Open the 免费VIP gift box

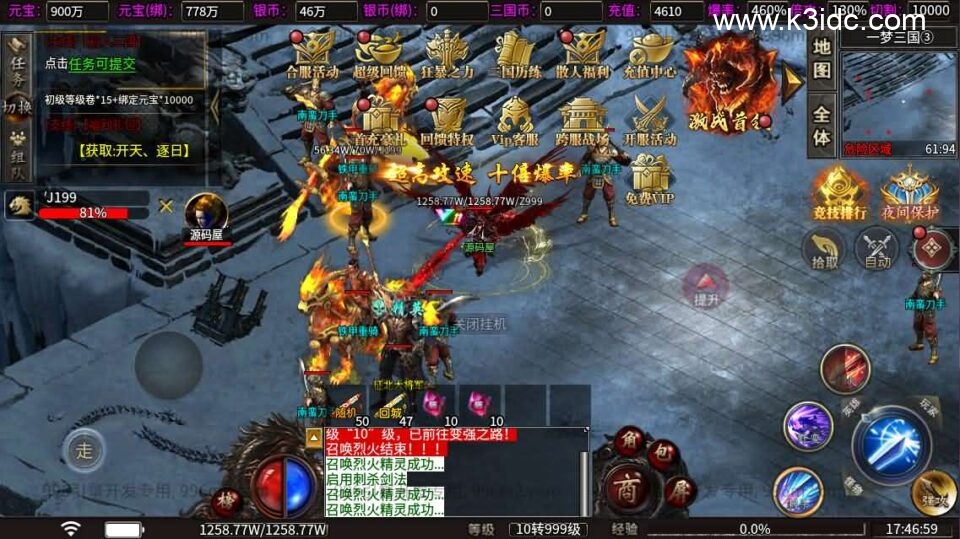click(x=650, y=179)
